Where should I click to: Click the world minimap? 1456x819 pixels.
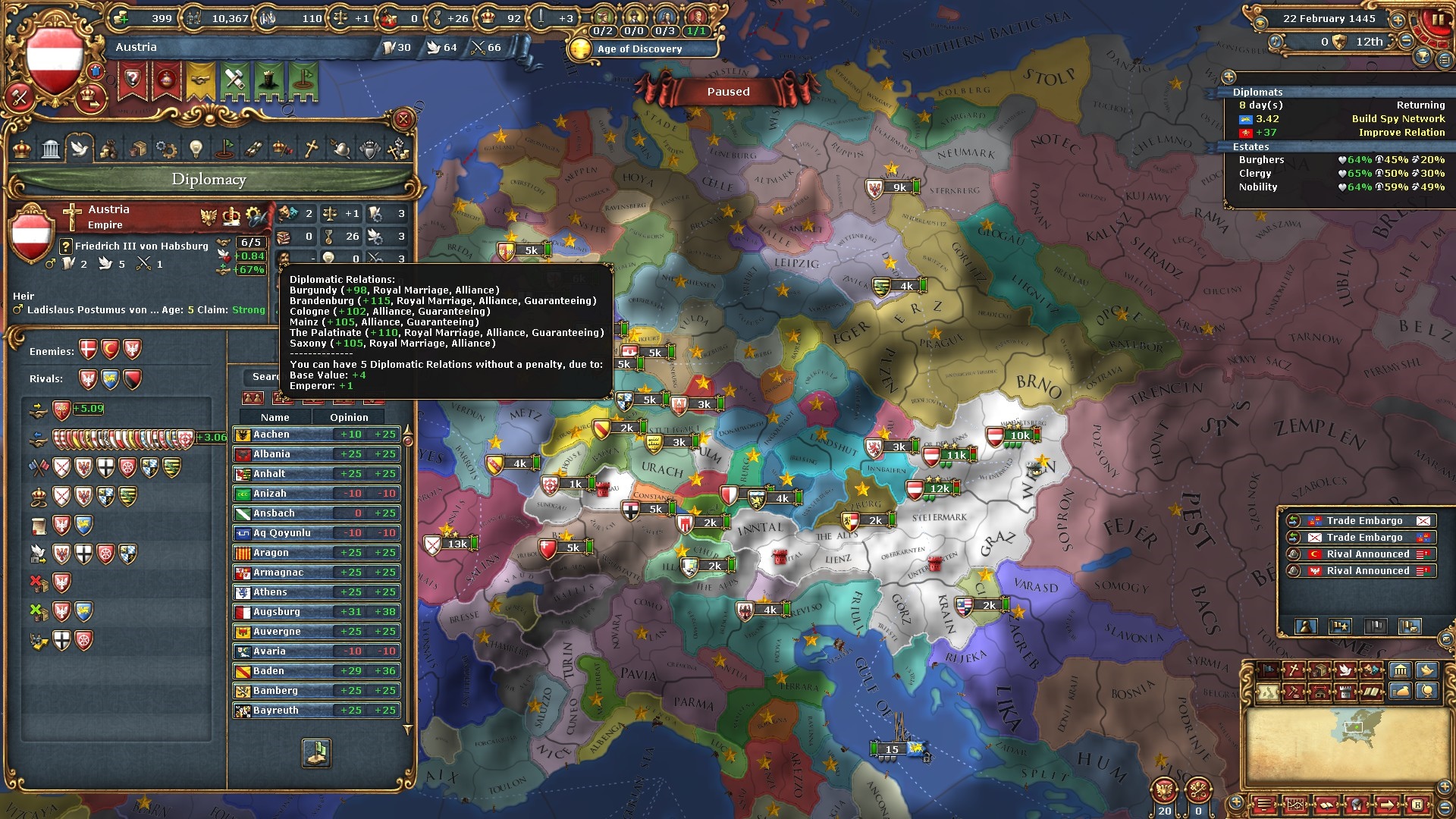pos(1354,739)
